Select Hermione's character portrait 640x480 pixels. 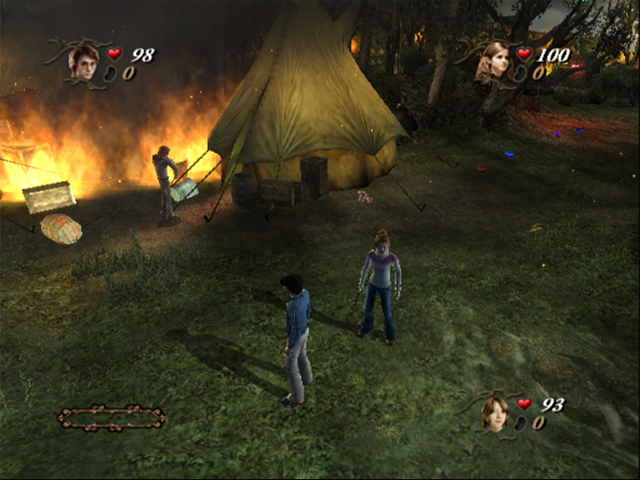[x=493, y=62]
